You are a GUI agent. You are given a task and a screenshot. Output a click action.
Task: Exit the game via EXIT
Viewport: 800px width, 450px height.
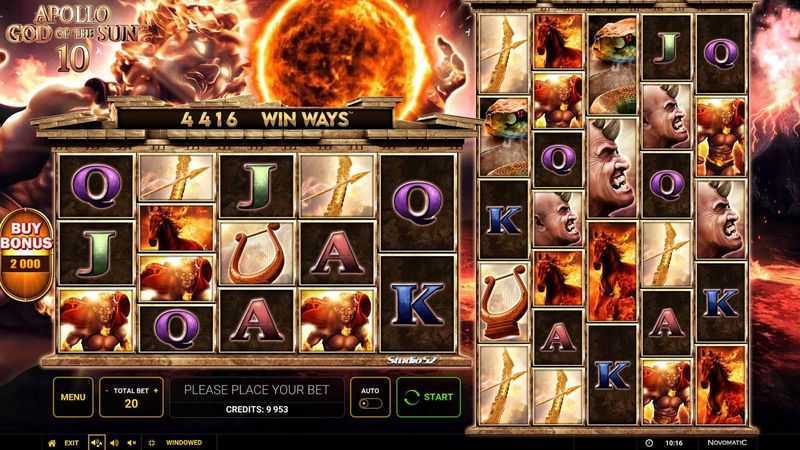coord(71,442)
